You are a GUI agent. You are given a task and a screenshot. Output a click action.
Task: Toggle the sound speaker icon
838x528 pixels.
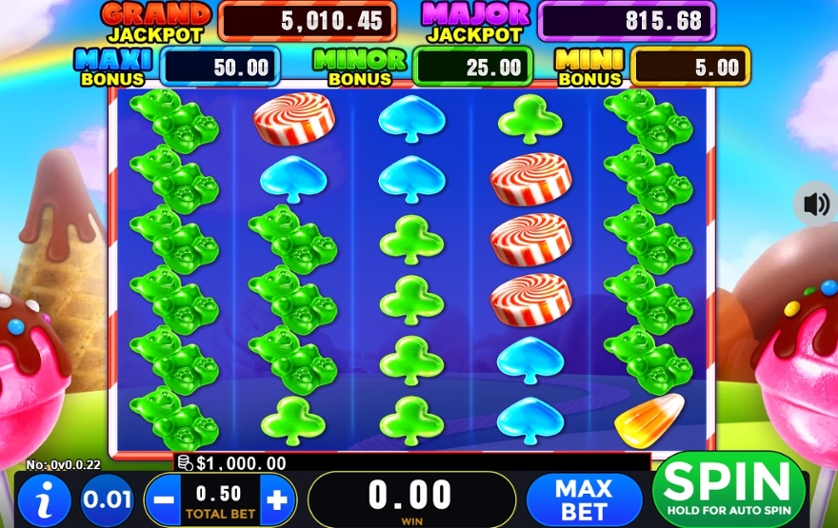[815, 205]
